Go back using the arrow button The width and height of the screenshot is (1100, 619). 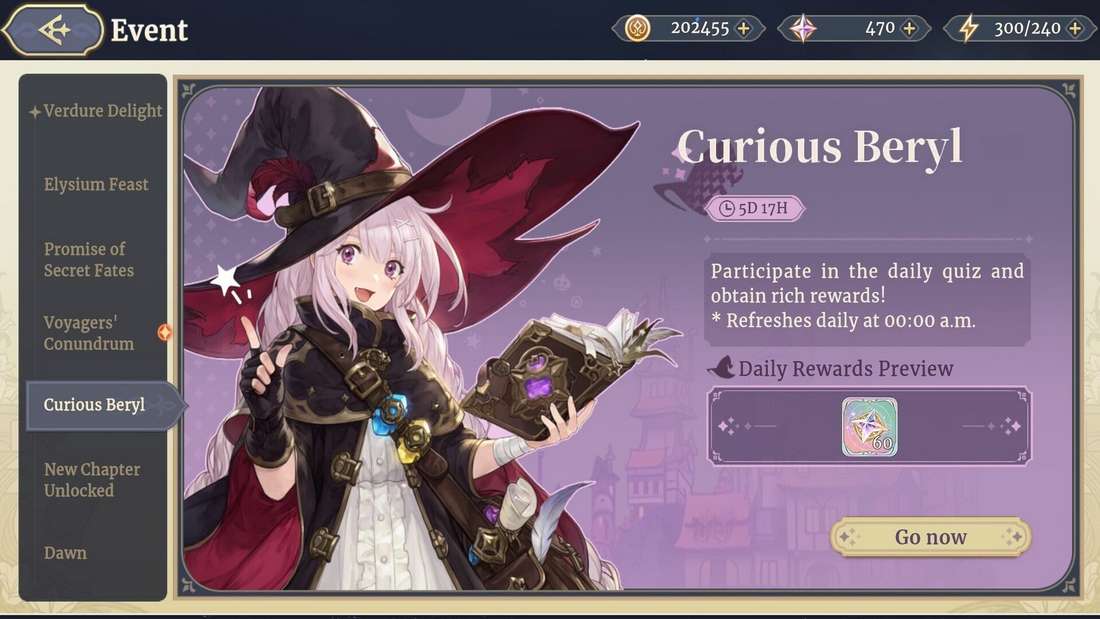tap(53, 30)
